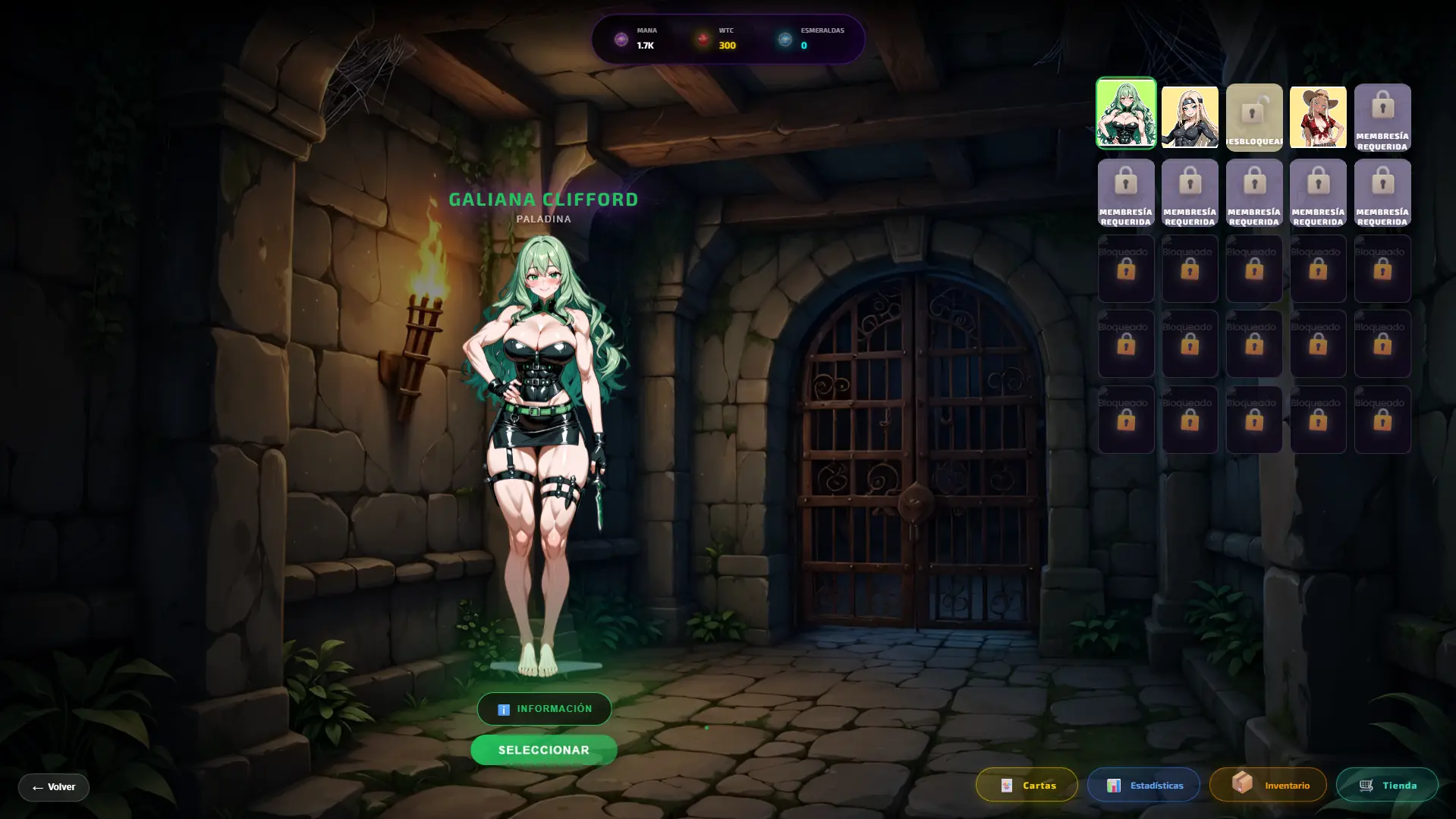Confirm character with the Seleccionar button
1456x819 pixels.
click(x=544, y=750)
